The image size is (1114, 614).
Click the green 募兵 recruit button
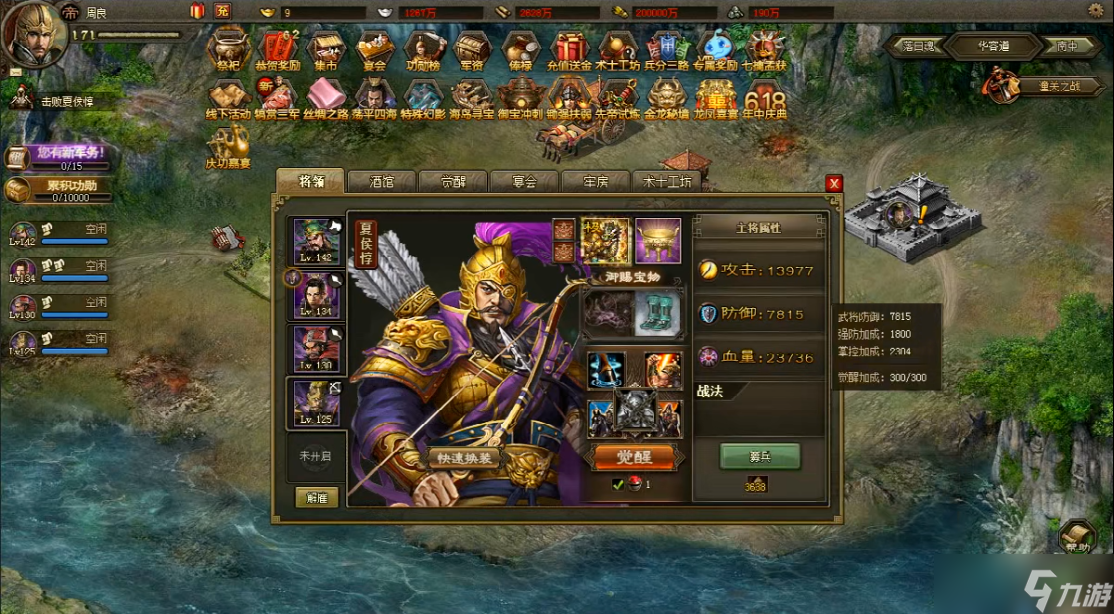[x=760, y=457]
